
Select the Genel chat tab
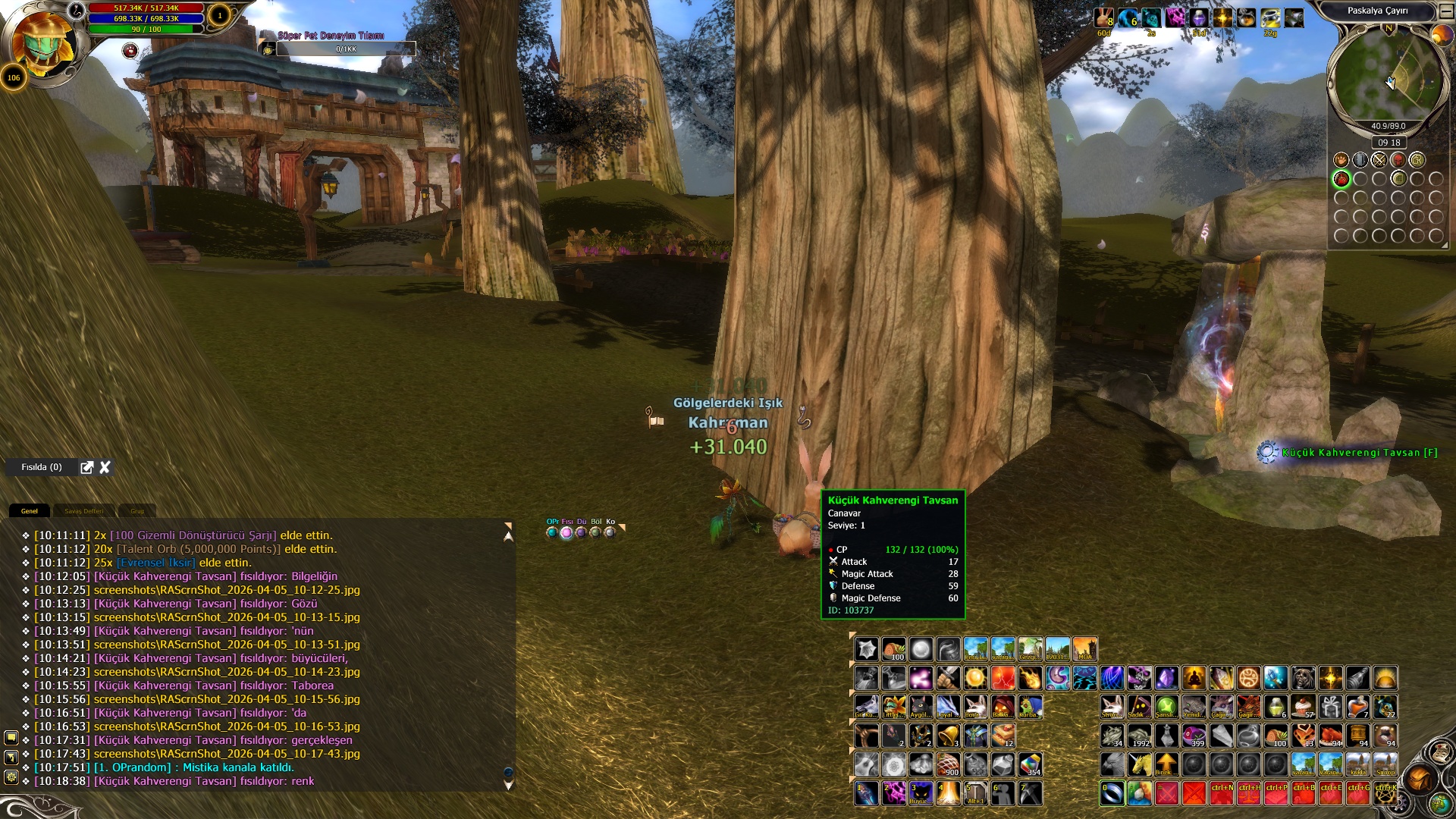tap(30, 511)
